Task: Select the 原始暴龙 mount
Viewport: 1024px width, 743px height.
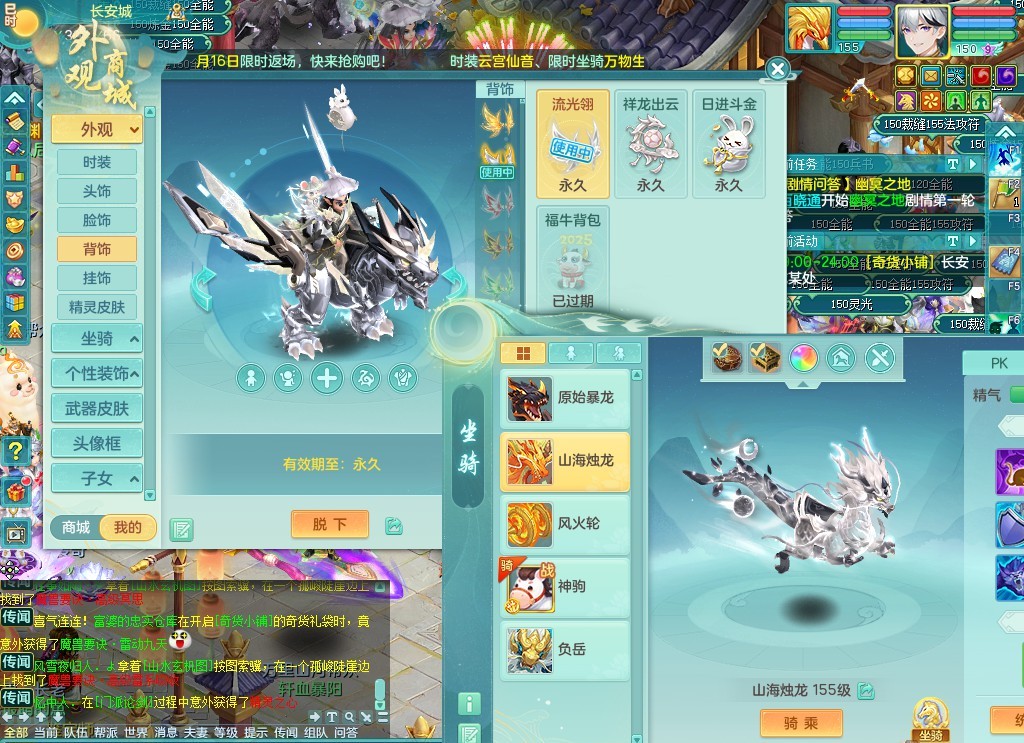Action: click(x=565, y=398)
